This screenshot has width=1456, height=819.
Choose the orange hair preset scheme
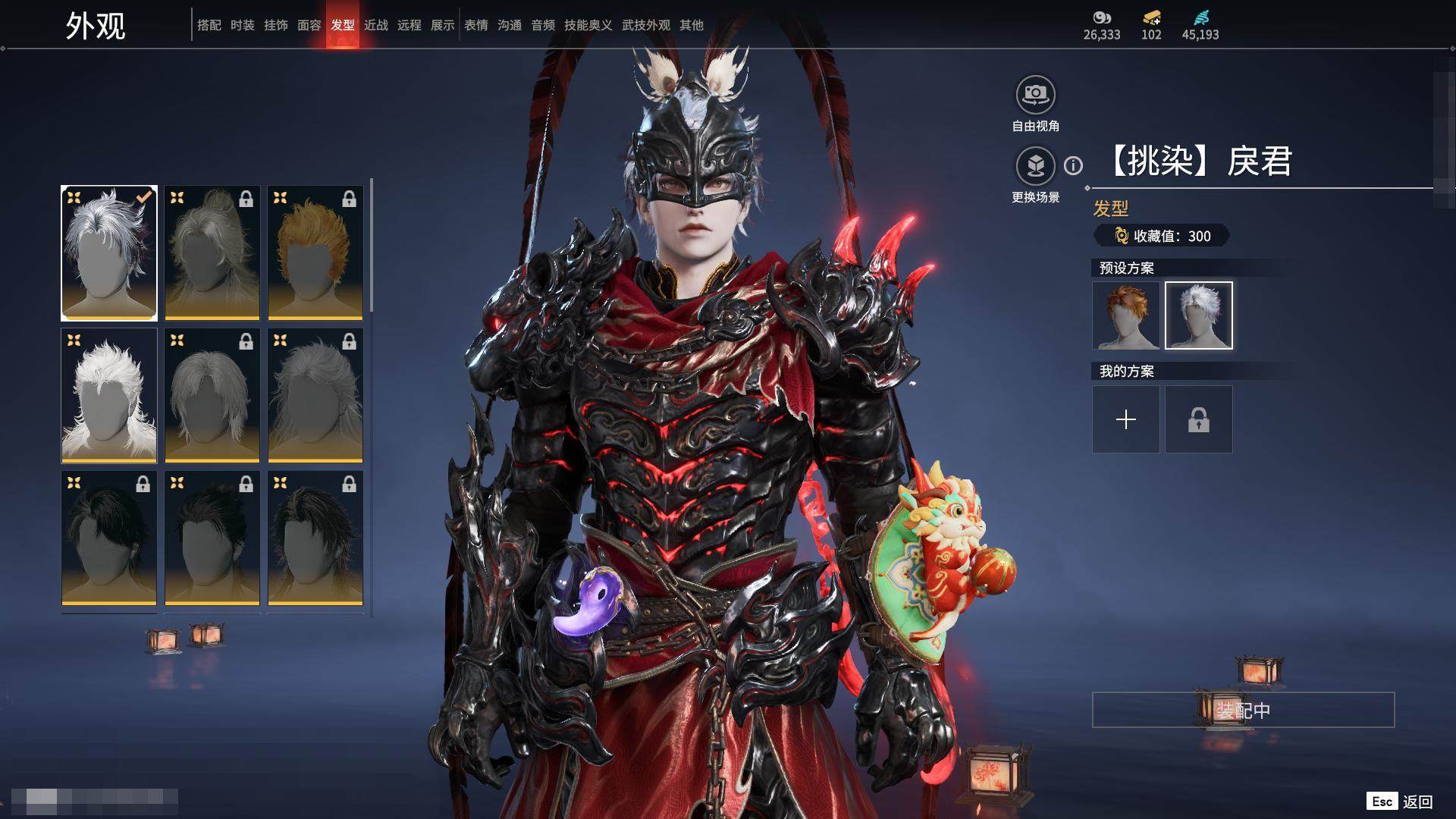1126,315
